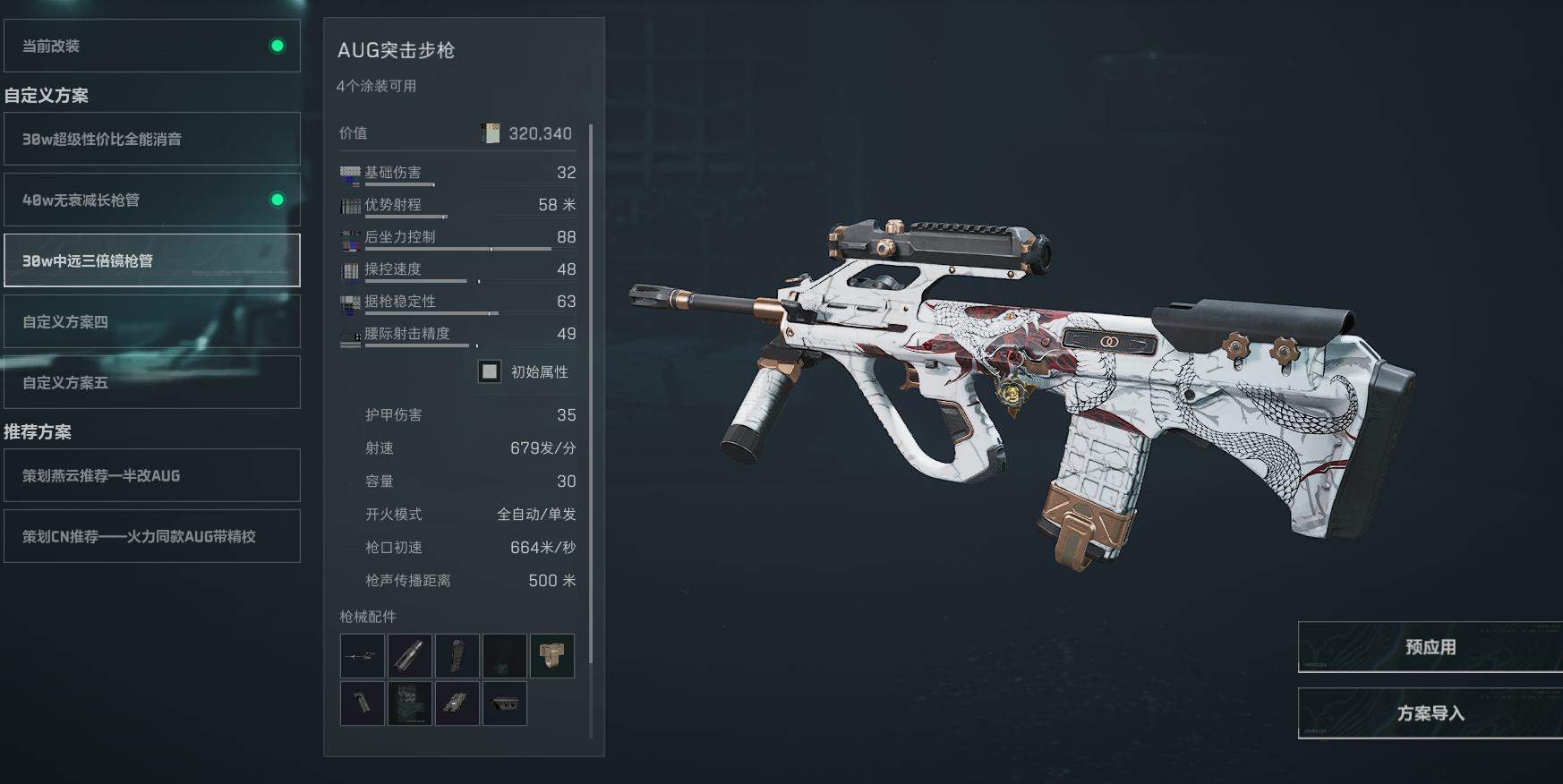This screenshot has height=784, width=1563.
Task: Select 自定义方案四 custom slot
Action: [152, 321]
